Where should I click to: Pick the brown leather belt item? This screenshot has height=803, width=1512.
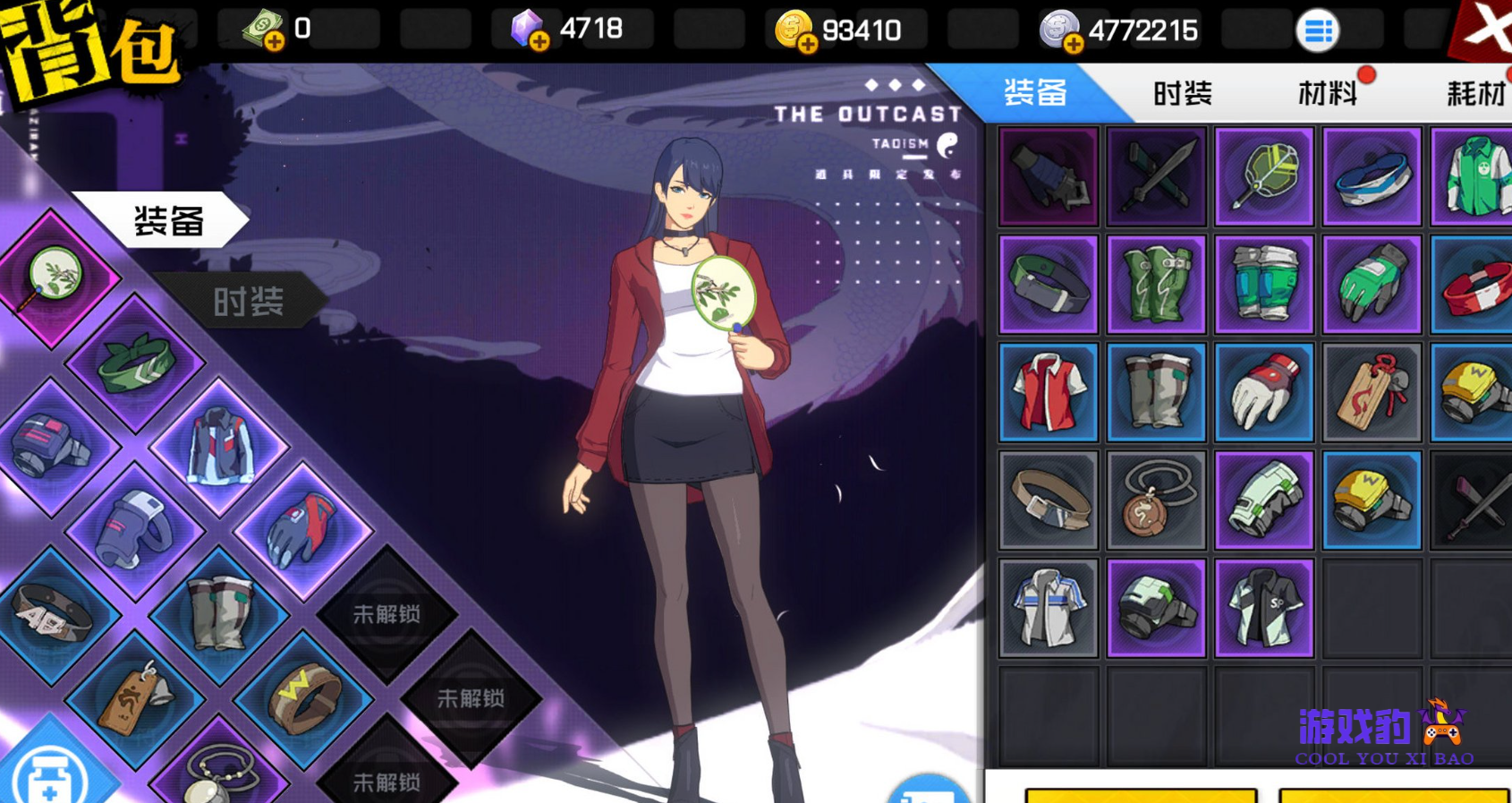[x=1048, y=500]
